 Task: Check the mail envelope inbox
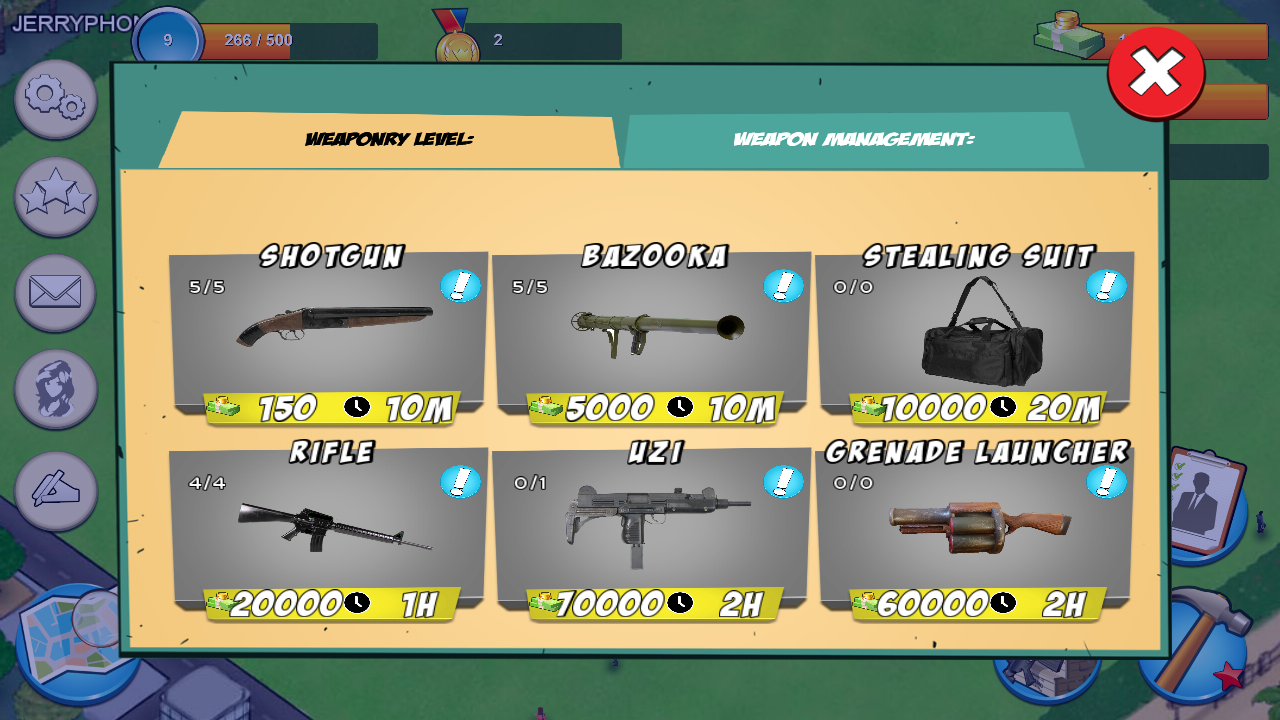coord(55,293)
